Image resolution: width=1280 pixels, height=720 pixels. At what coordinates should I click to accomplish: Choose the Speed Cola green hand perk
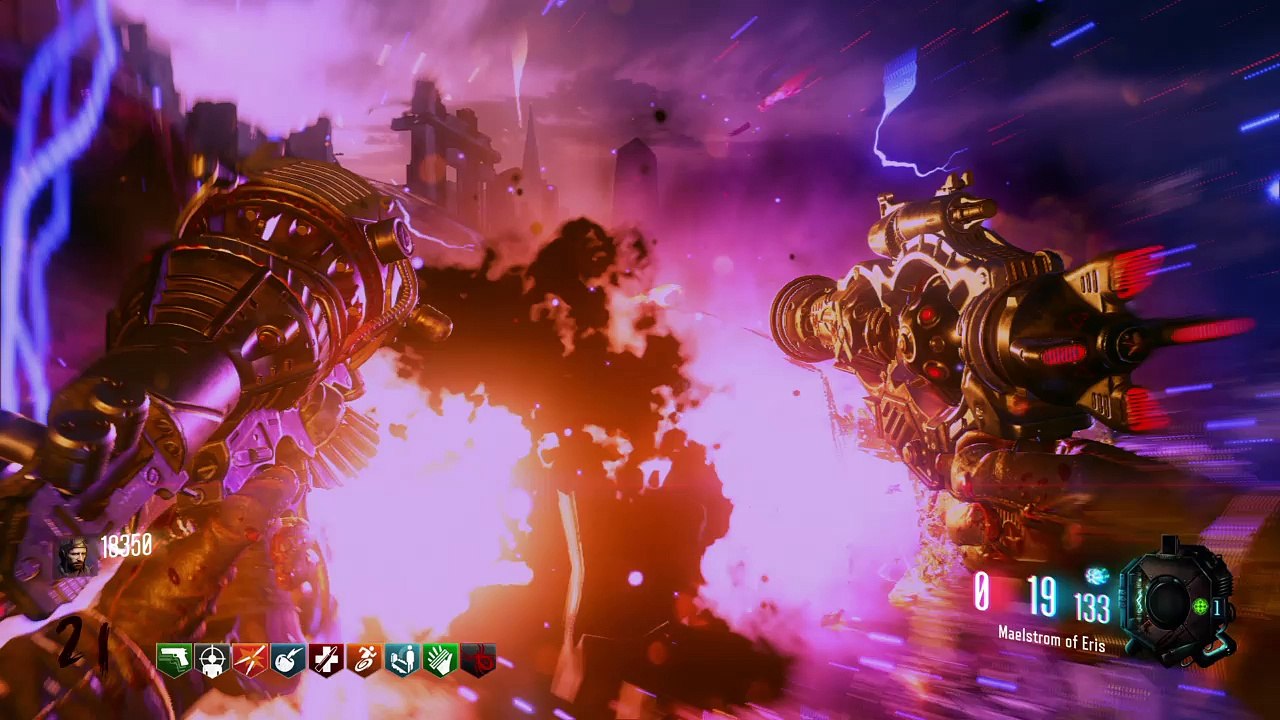(x=440, y=660)
